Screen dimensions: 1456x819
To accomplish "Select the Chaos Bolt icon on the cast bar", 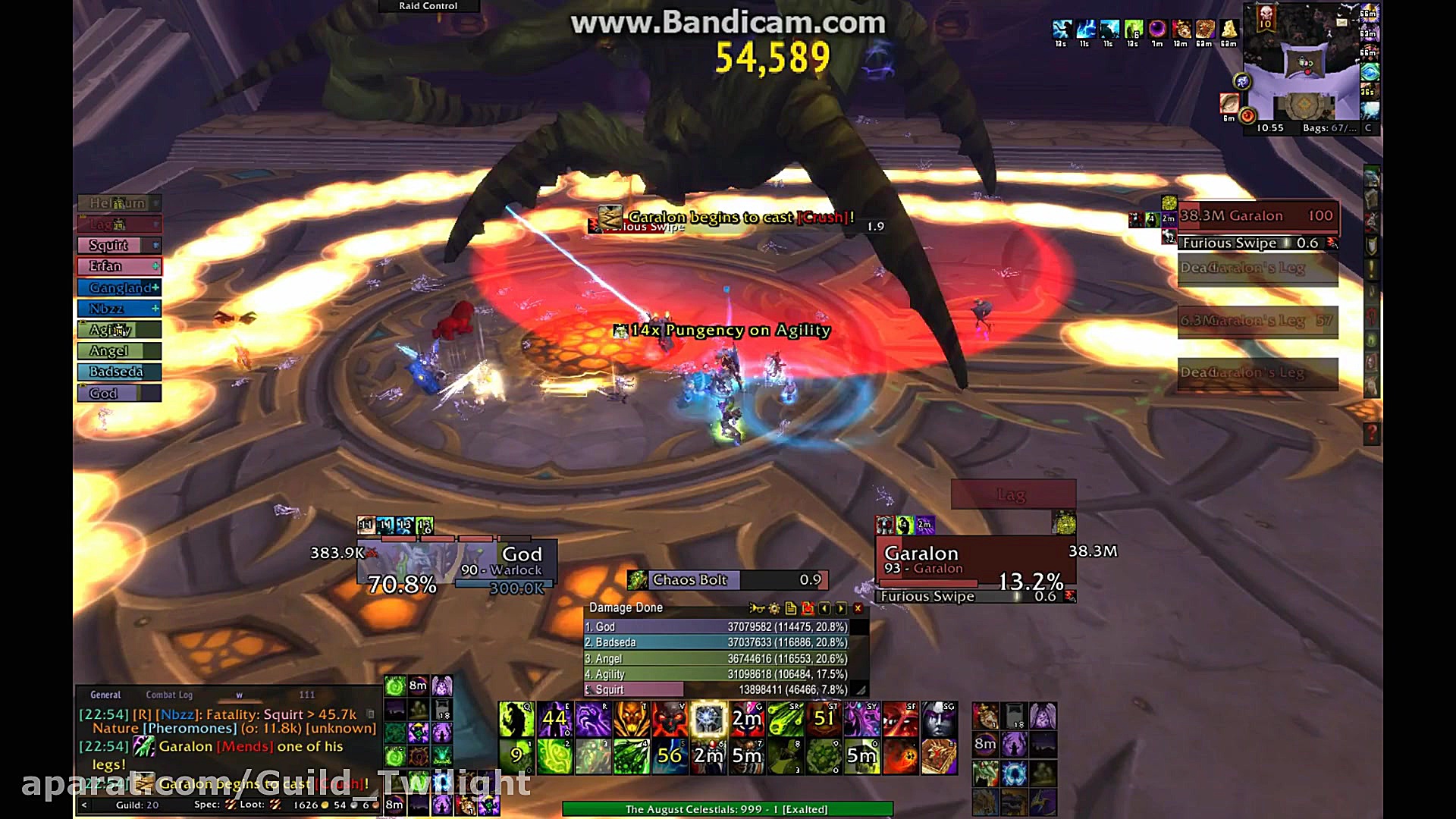I will [x=639, y=580].
